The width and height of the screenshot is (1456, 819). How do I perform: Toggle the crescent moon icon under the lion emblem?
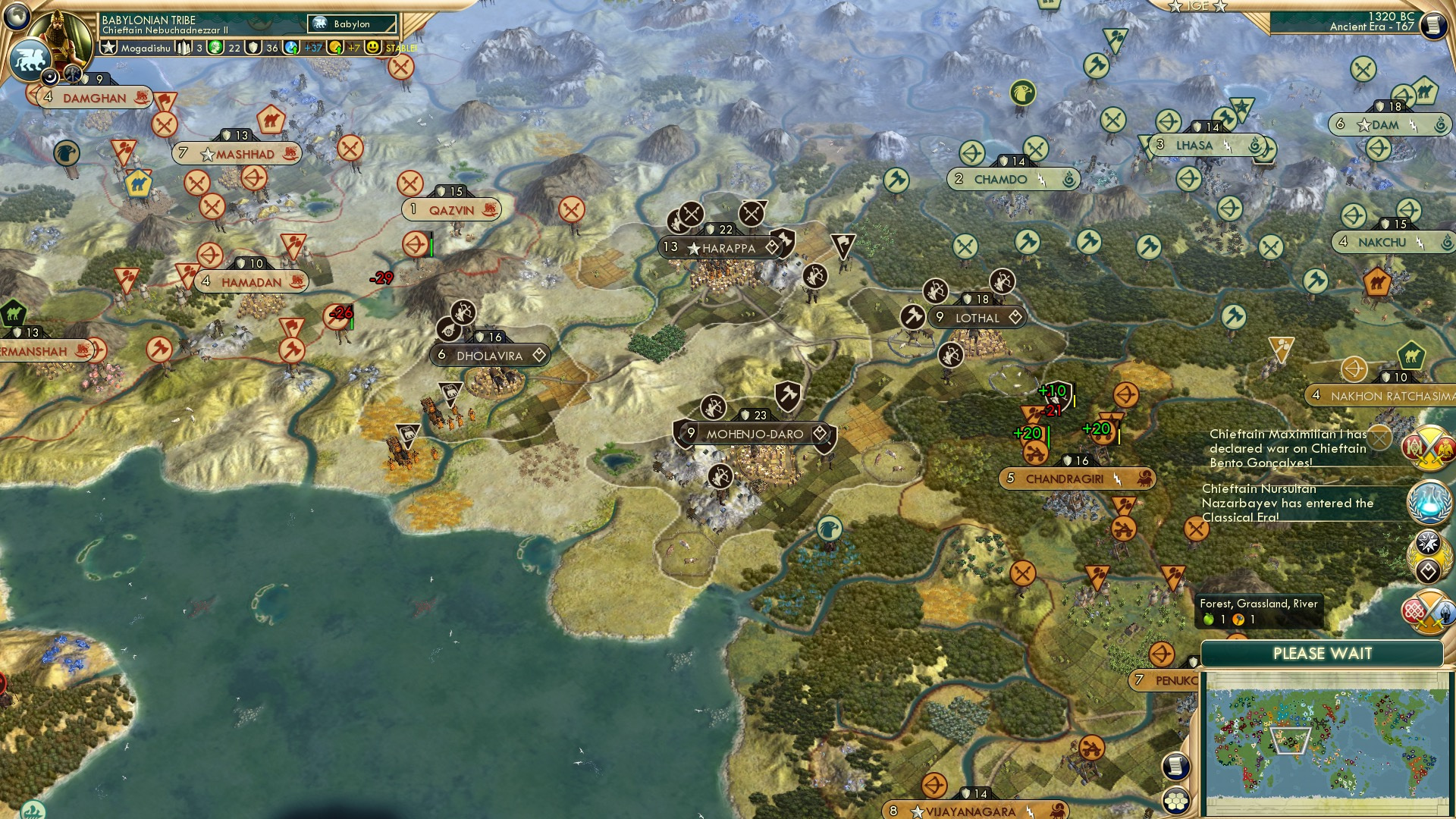tap(50, 77)
